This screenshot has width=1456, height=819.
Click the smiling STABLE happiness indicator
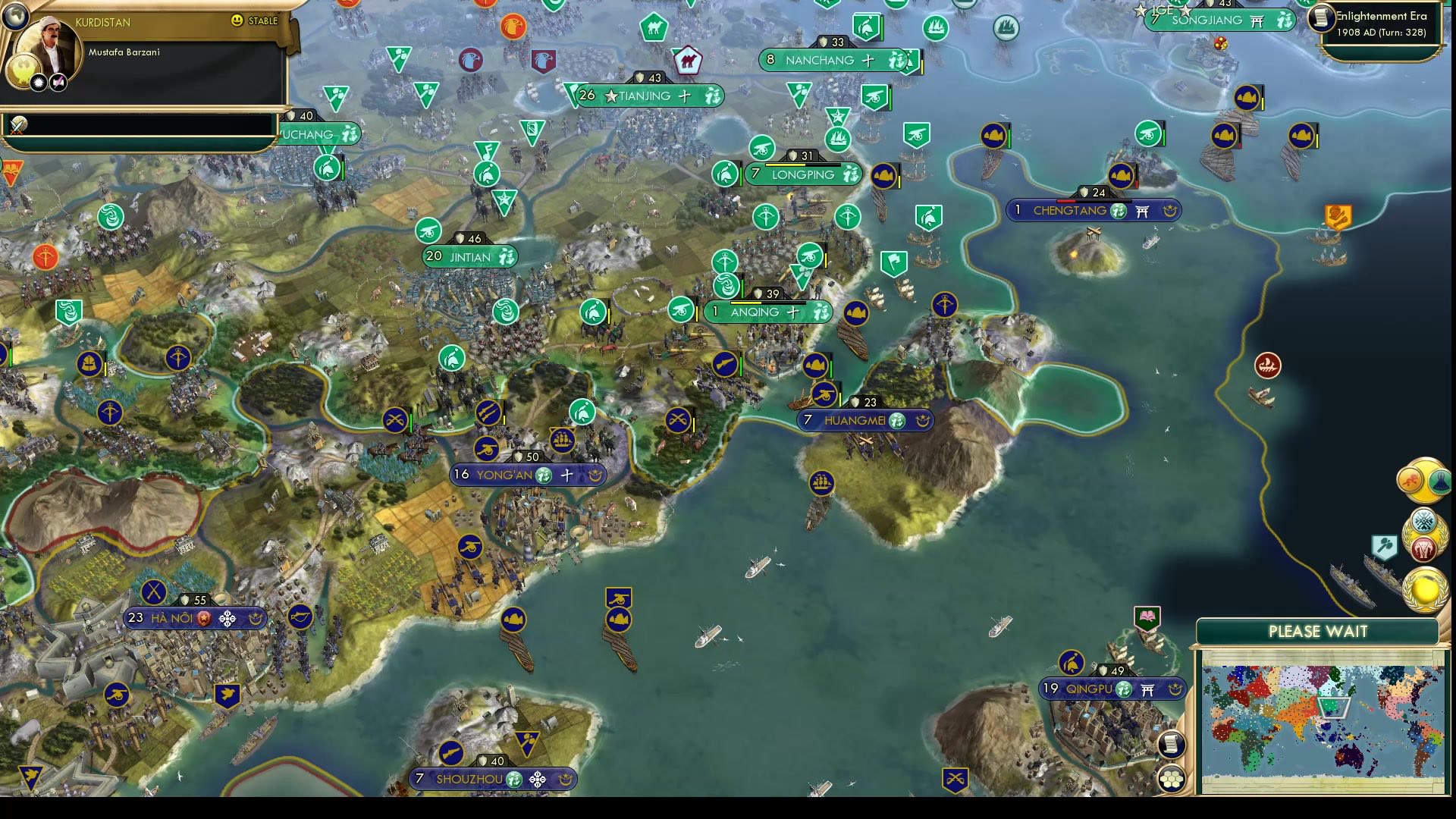[237, 20]
